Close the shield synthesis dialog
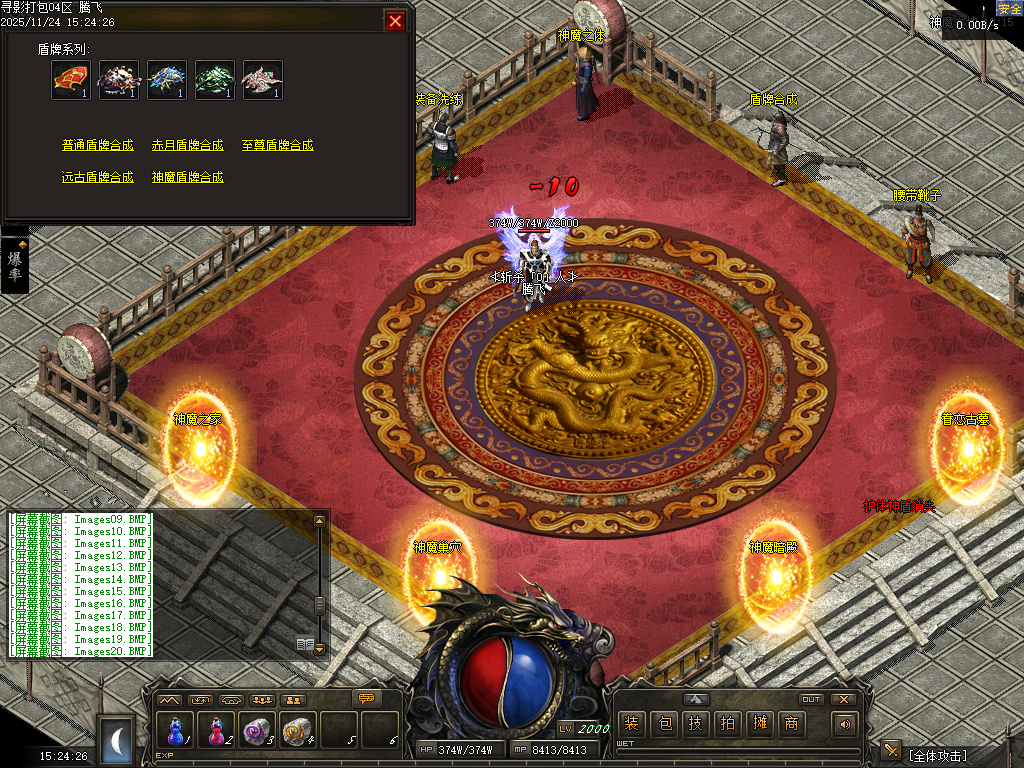 [x=396, y=21]
